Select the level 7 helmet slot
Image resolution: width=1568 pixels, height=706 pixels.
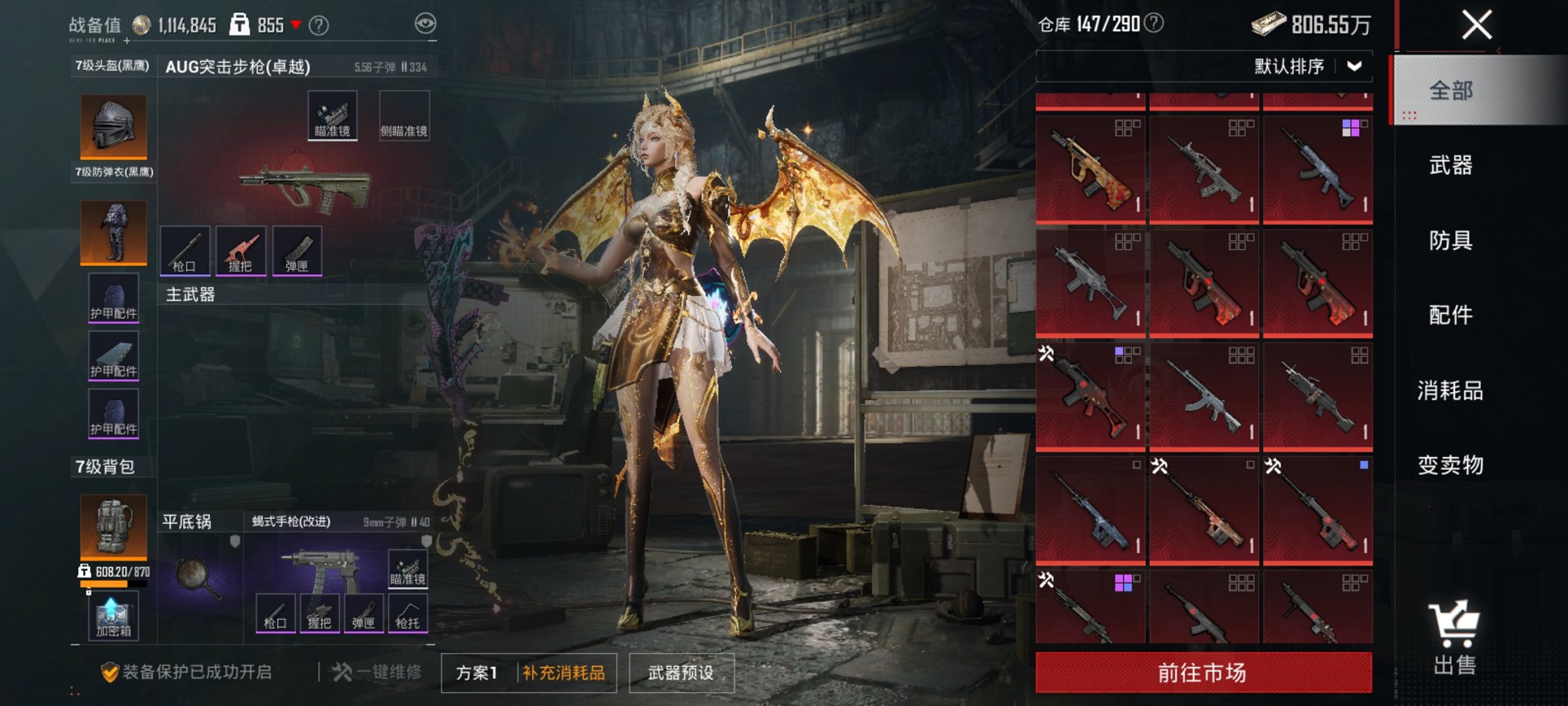(114, 127)
